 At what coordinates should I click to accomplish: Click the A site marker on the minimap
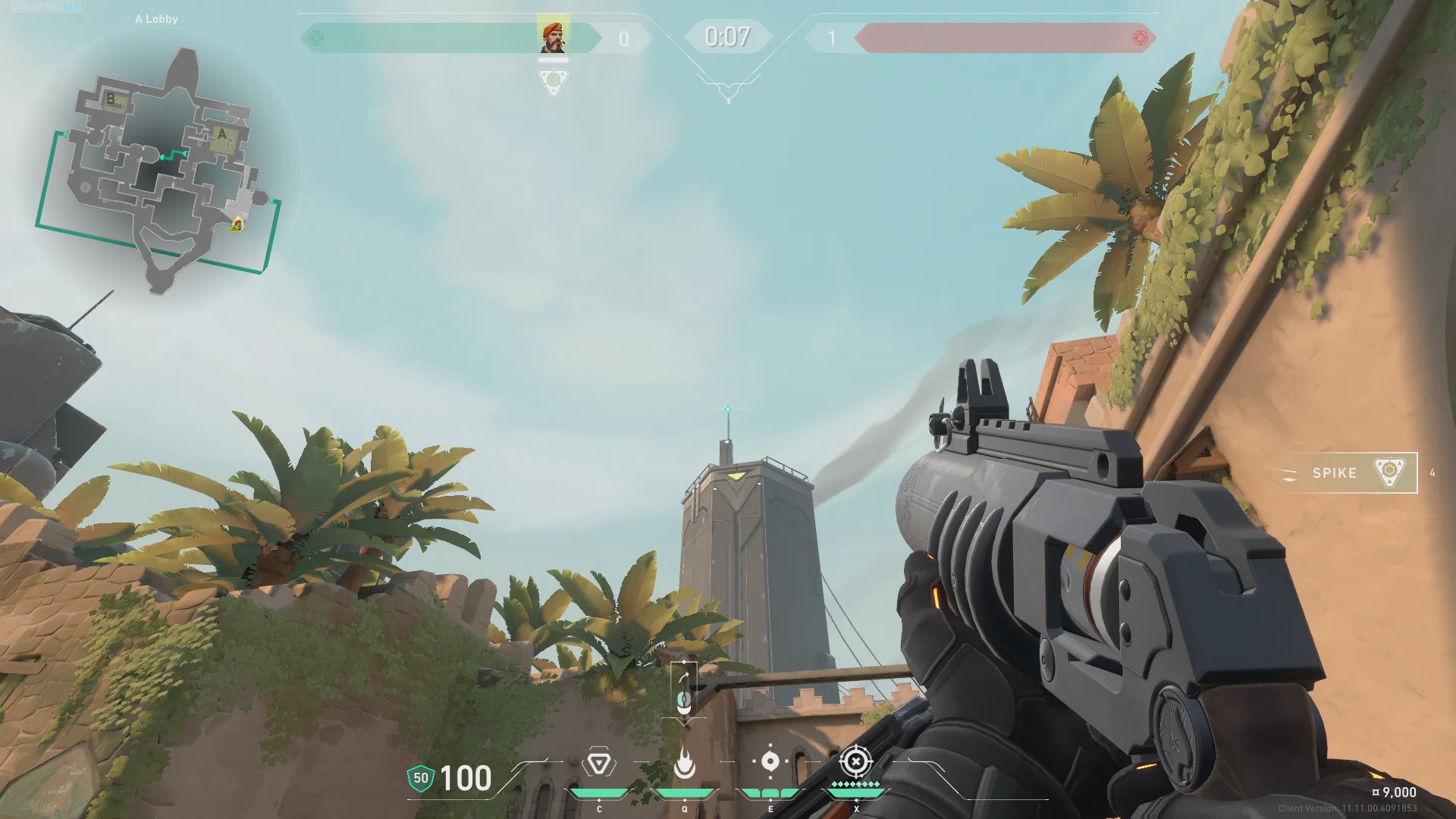(x=222, y=135)
